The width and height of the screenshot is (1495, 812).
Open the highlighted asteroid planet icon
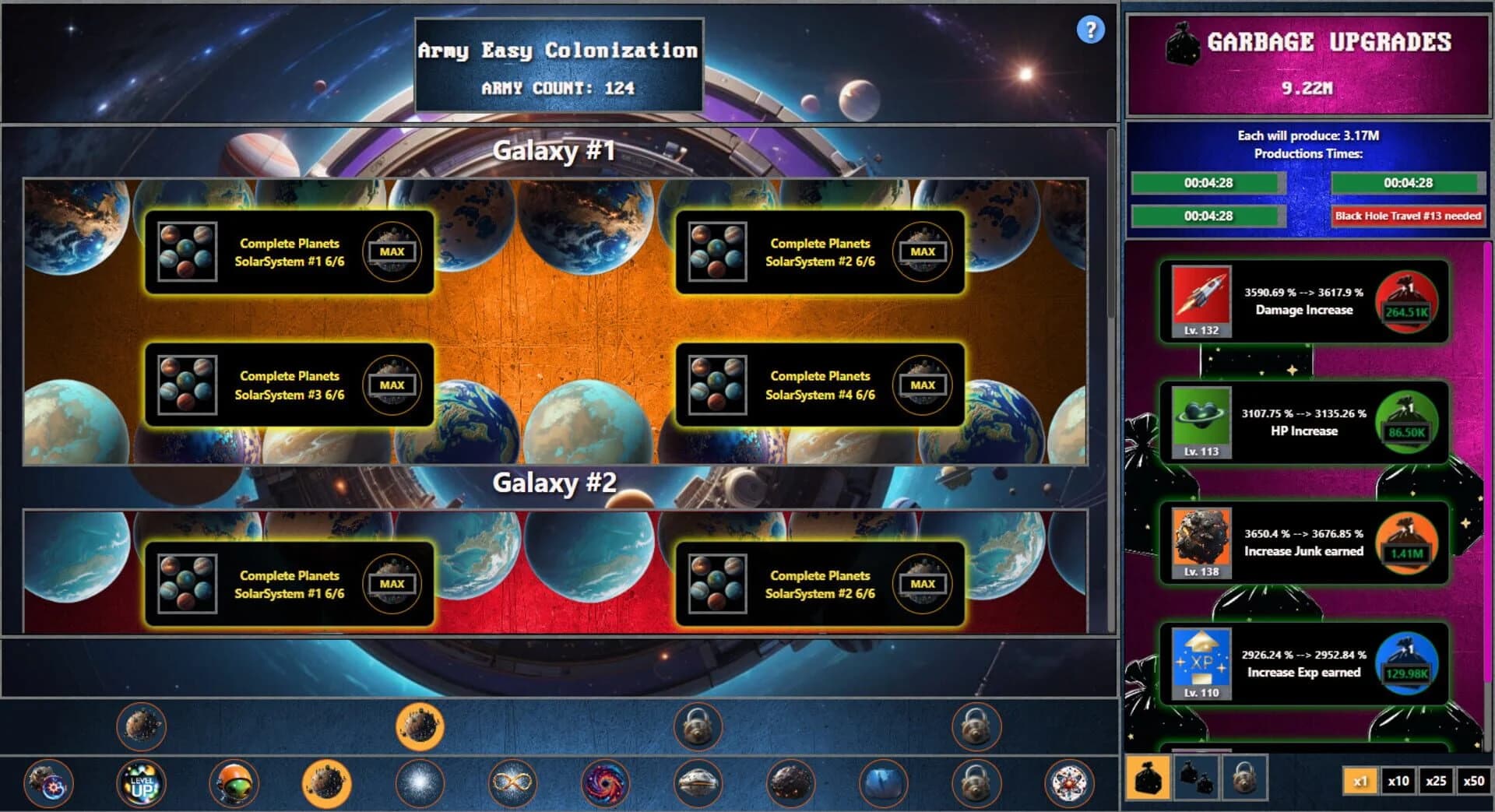coord(328,784)
